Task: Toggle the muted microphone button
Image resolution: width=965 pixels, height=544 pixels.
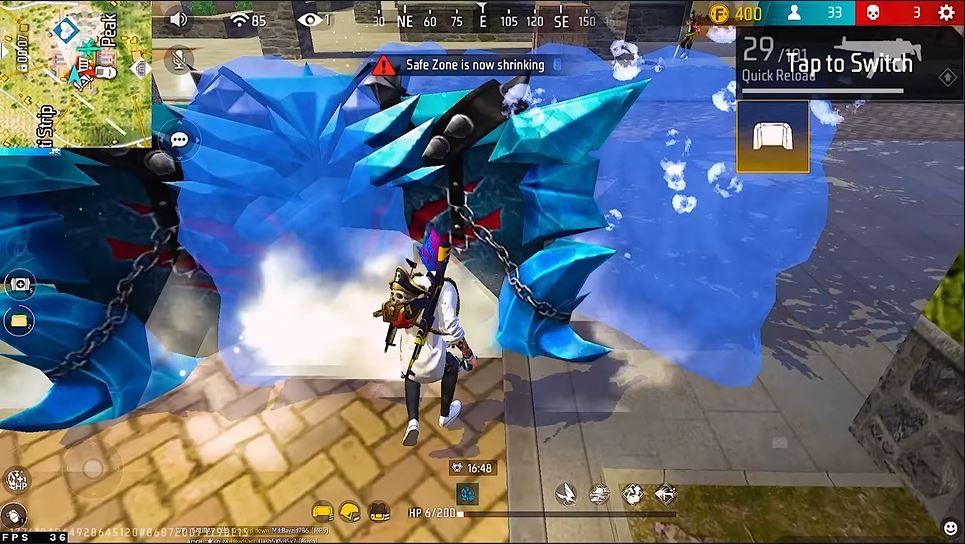Action: pos(179,60)
